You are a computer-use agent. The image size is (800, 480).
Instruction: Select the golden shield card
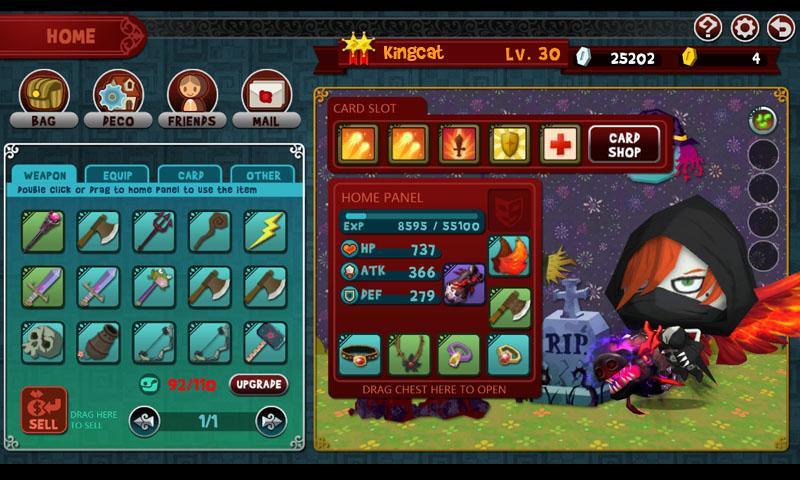(509, 144)
